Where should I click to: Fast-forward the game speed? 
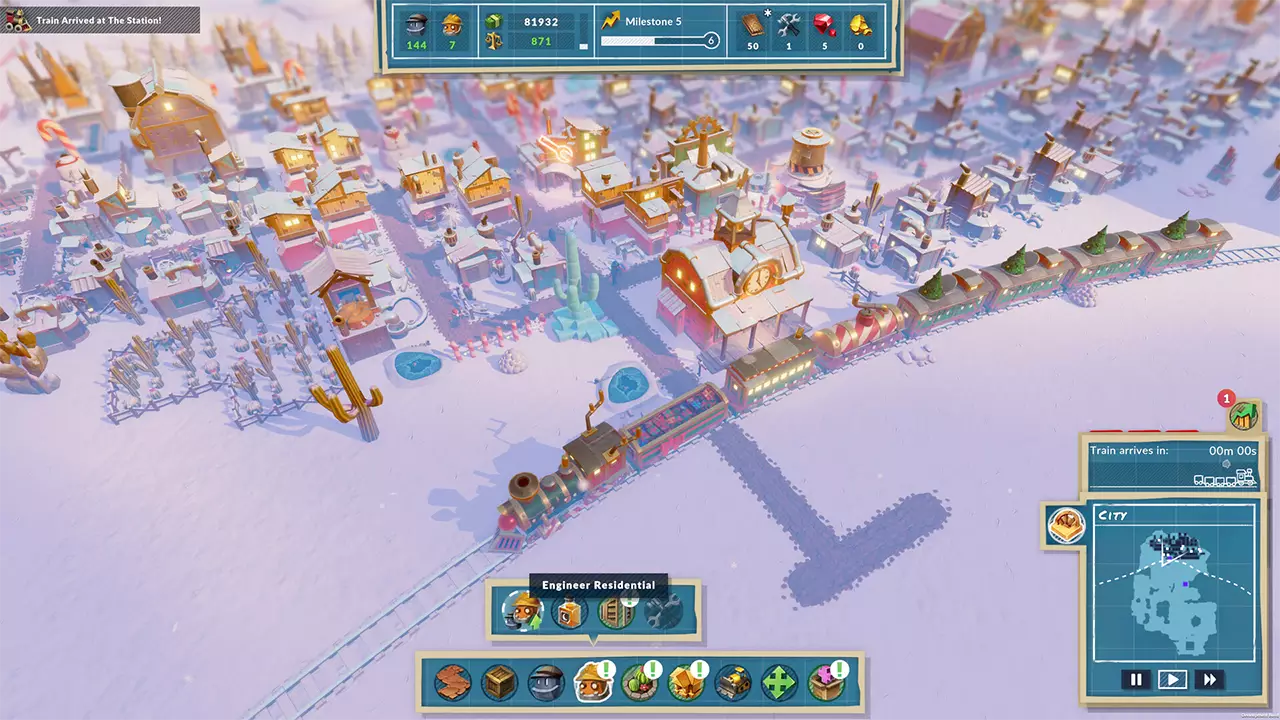pyautogui.click(x=1209, y=680)
